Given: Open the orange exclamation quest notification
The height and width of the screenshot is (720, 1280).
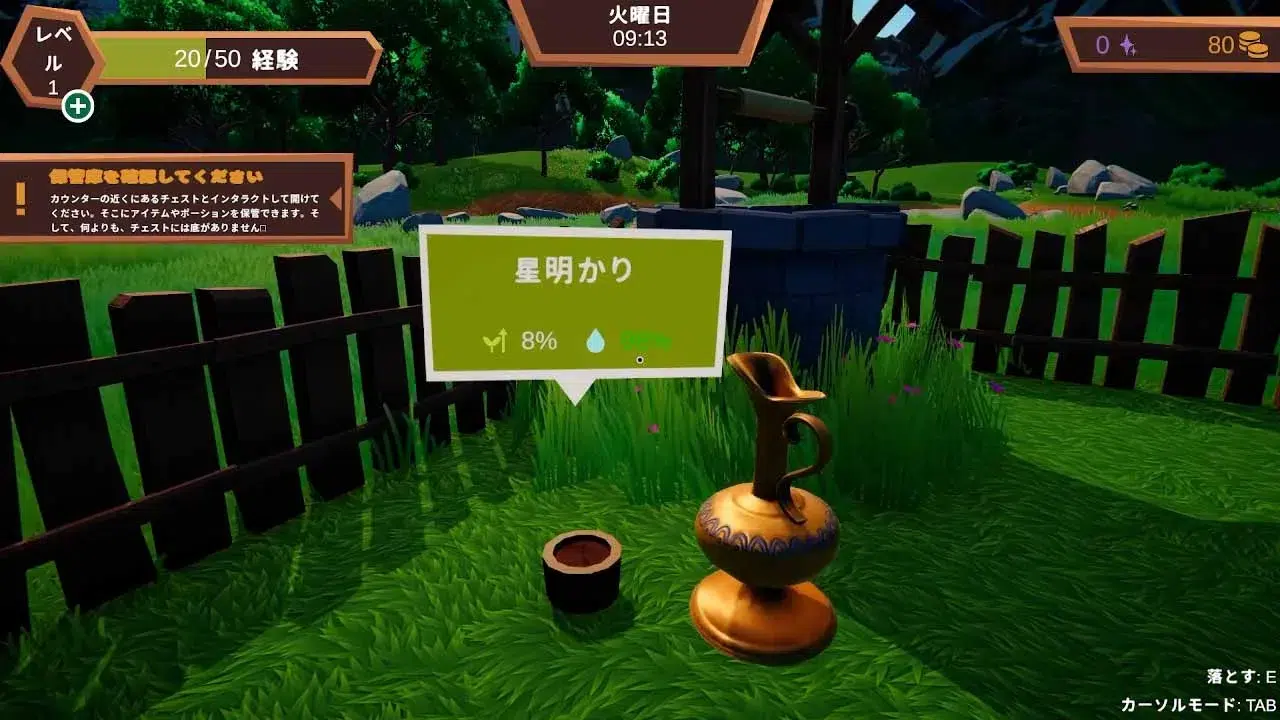Looking at the screenshot, I should click(x=21, y=198).
